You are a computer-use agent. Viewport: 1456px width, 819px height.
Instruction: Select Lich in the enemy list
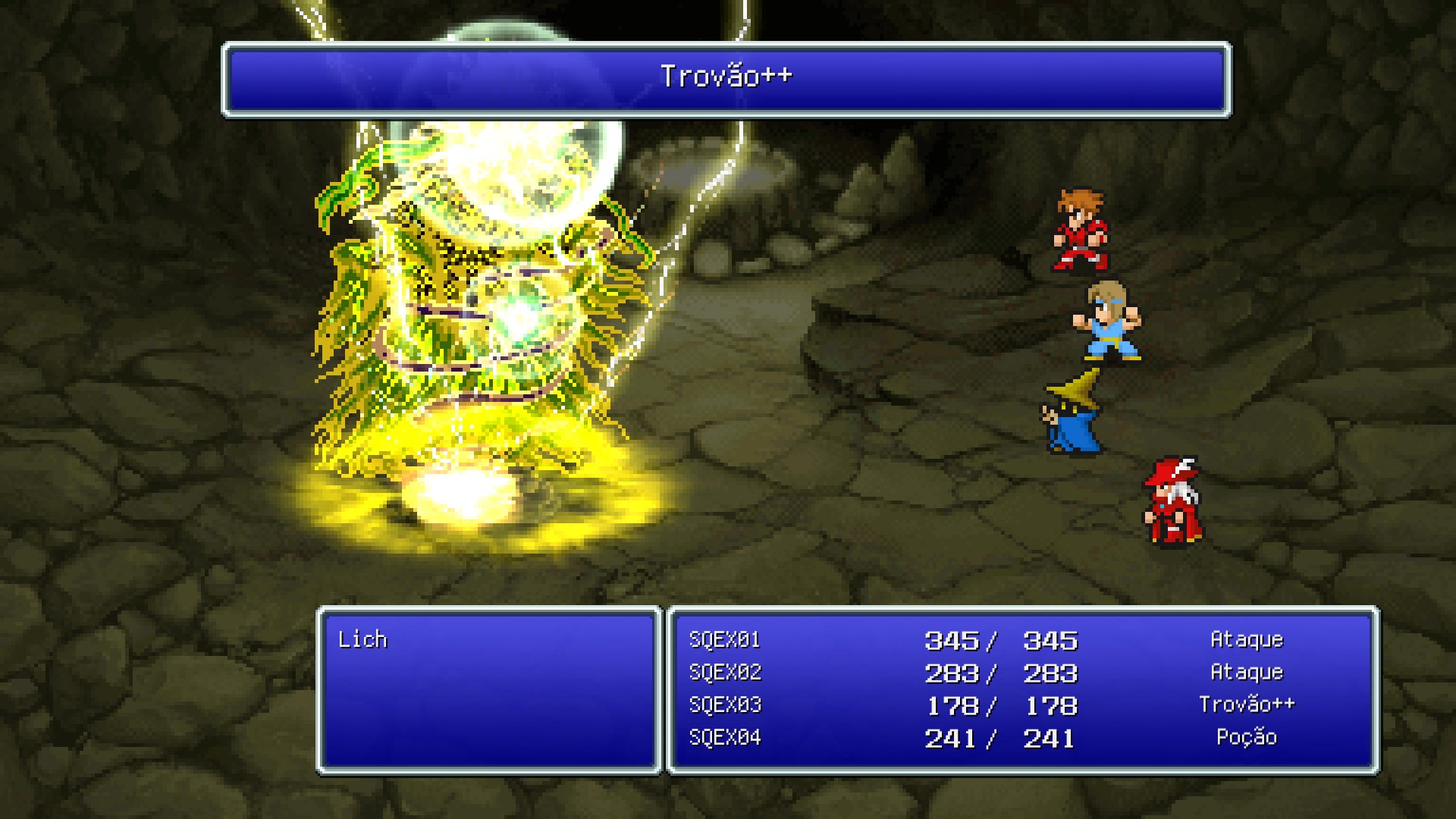(x=362, y=640)
